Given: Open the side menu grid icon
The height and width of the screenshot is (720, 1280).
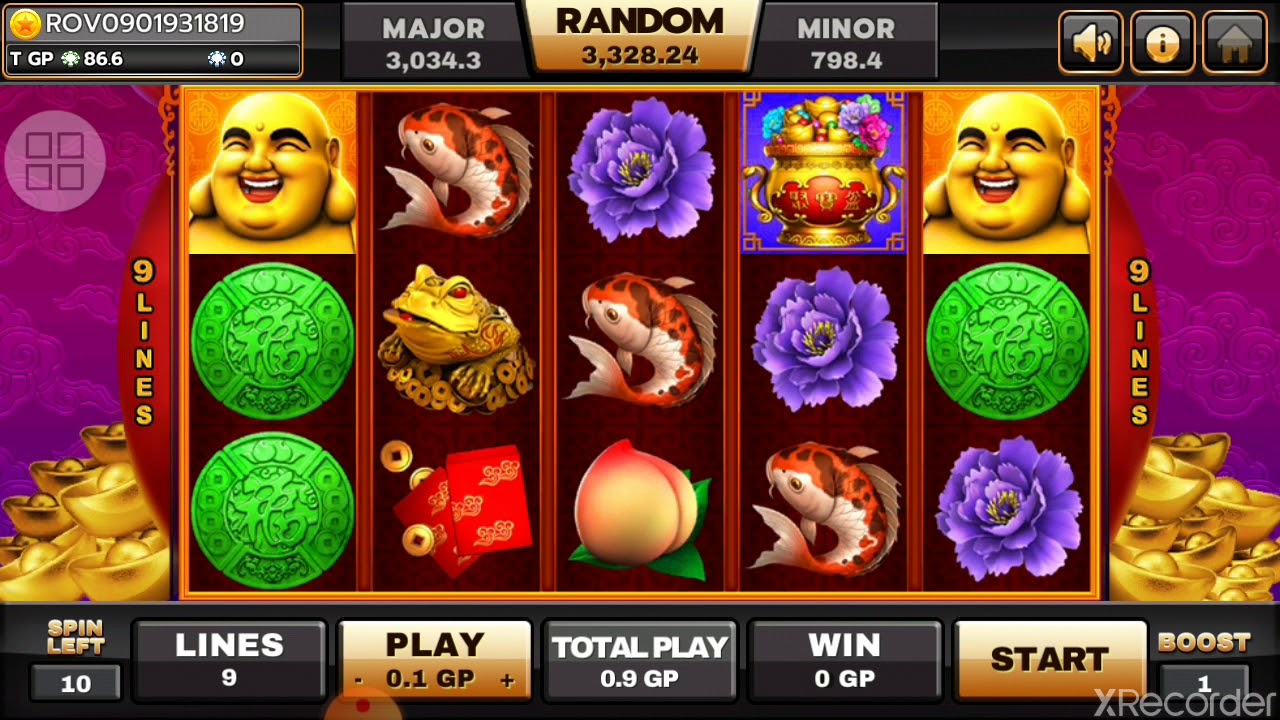Looking at the screenshot, I should pos(55,160).
